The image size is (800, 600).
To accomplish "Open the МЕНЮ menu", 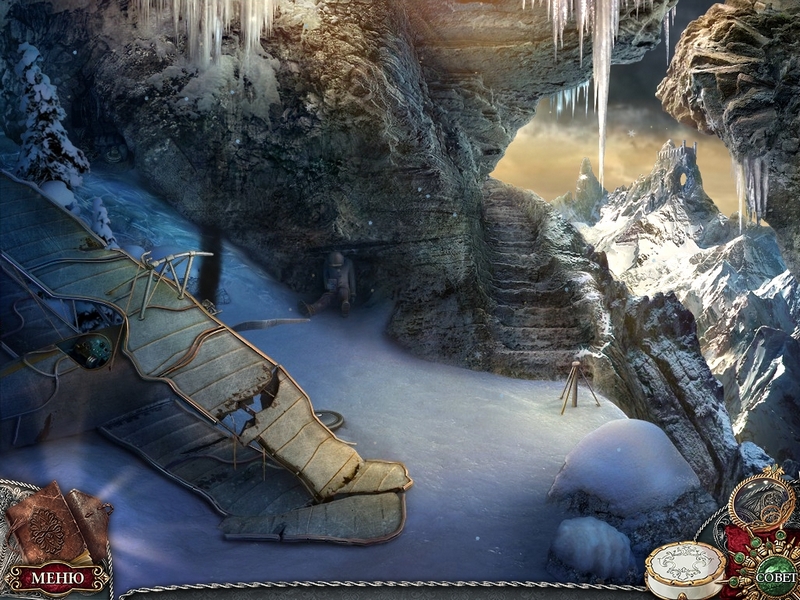I will 56,578.
